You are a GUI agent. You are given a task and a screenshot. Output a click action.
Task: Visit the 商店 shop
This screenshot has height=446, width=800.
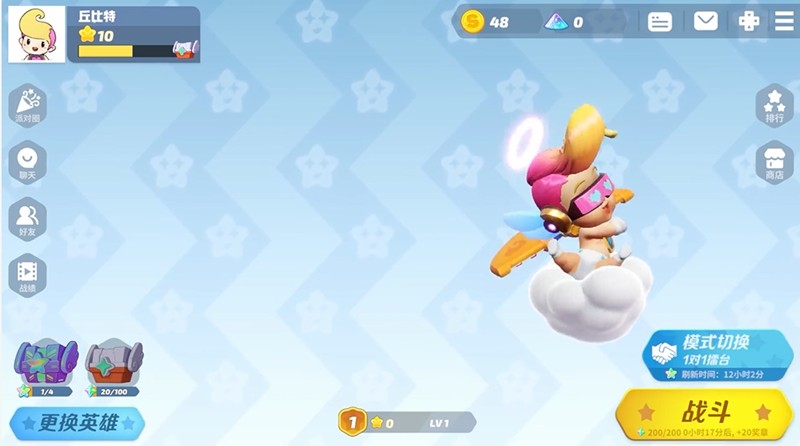774,161
